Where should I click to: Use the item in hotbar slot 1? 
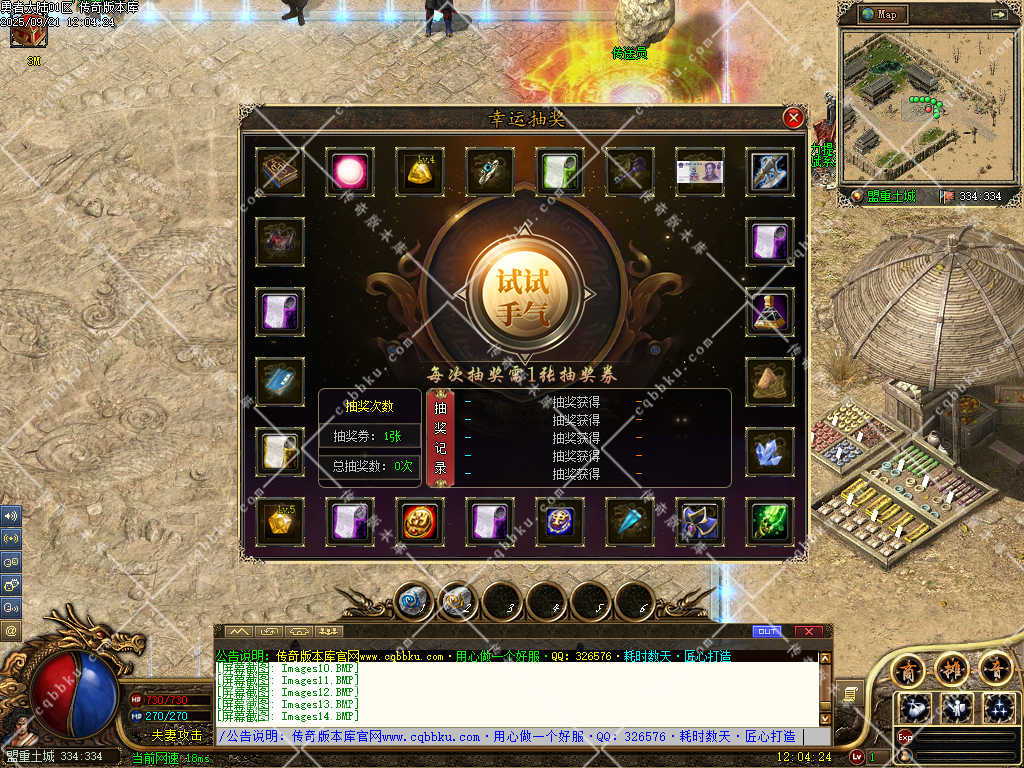(412, 601)
